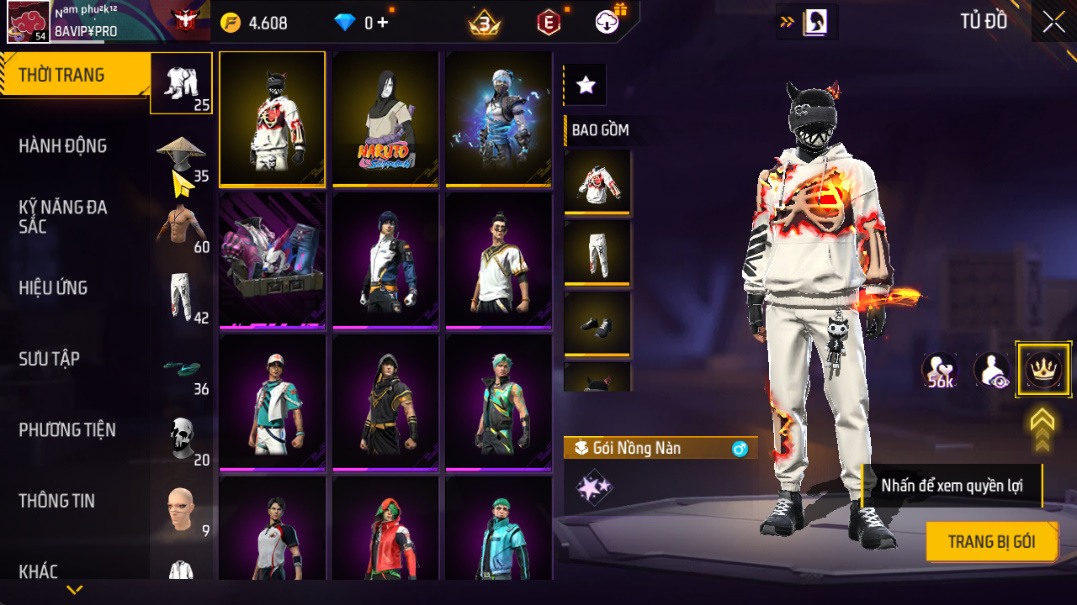Open the red E badge icon

[548, 22]
